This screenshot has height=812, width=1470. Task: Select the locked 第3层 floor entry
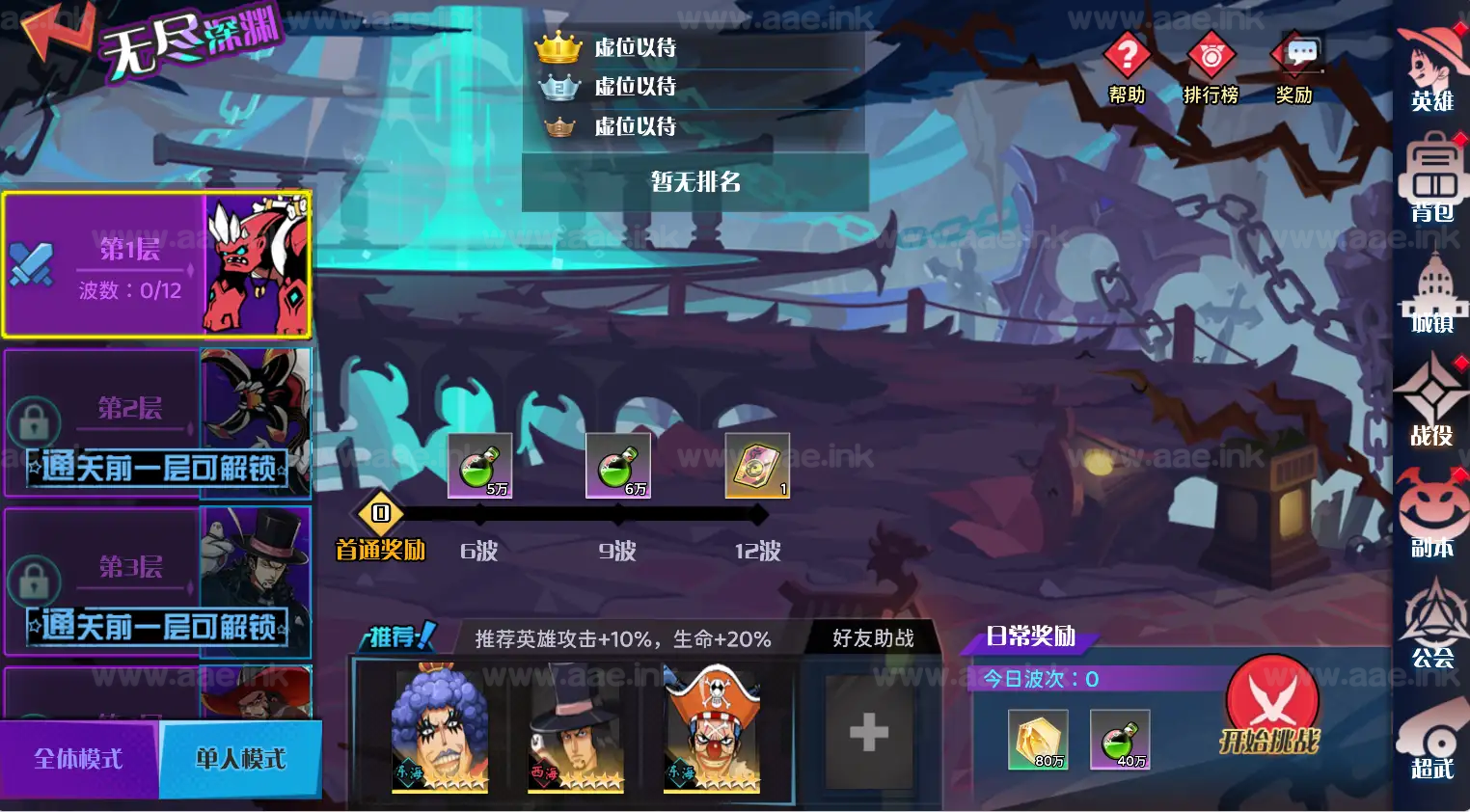tap(157, 582)
